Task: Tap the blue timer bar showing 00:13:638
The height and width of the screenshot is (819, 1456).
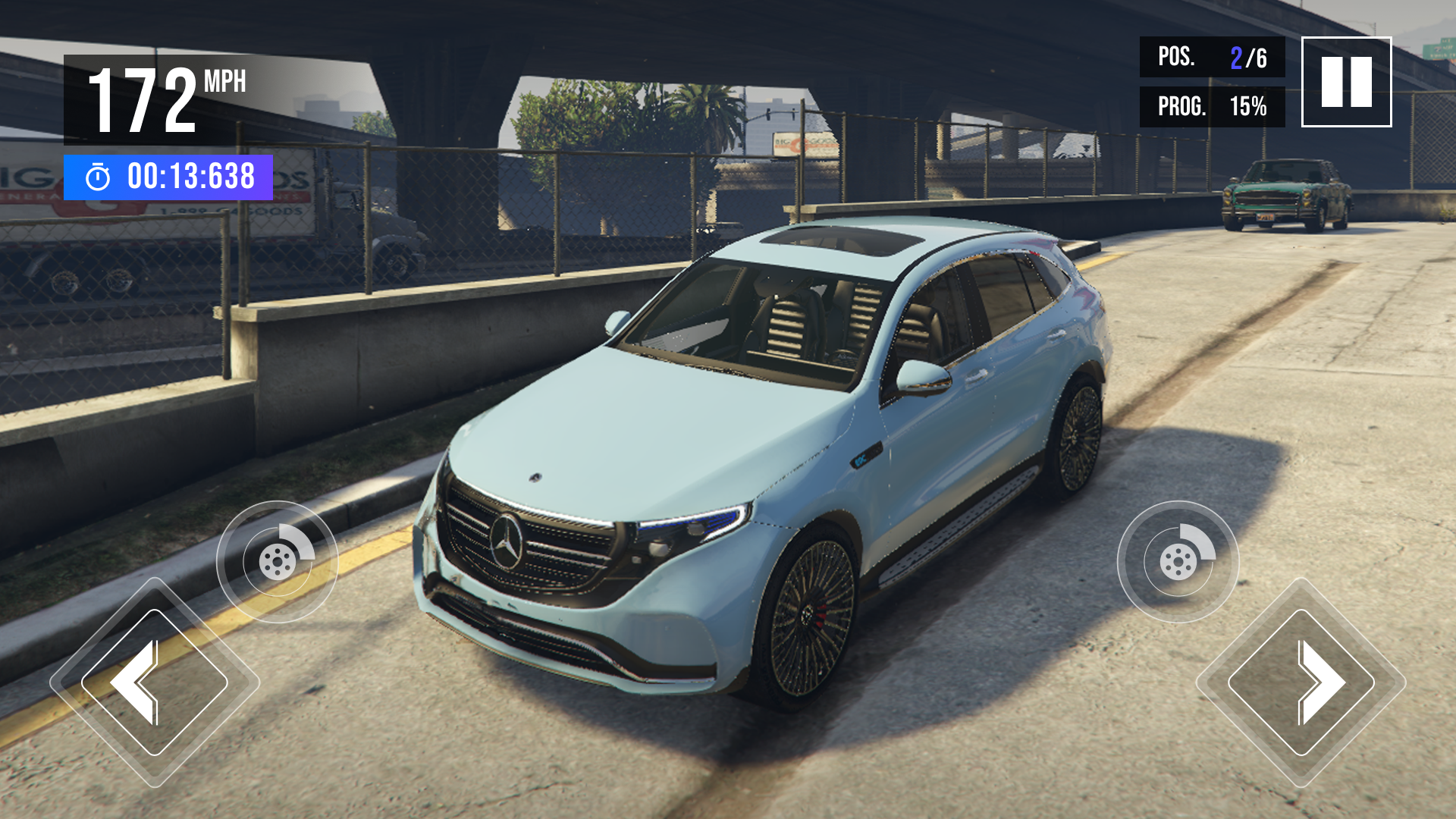Action: pos(167,177)
